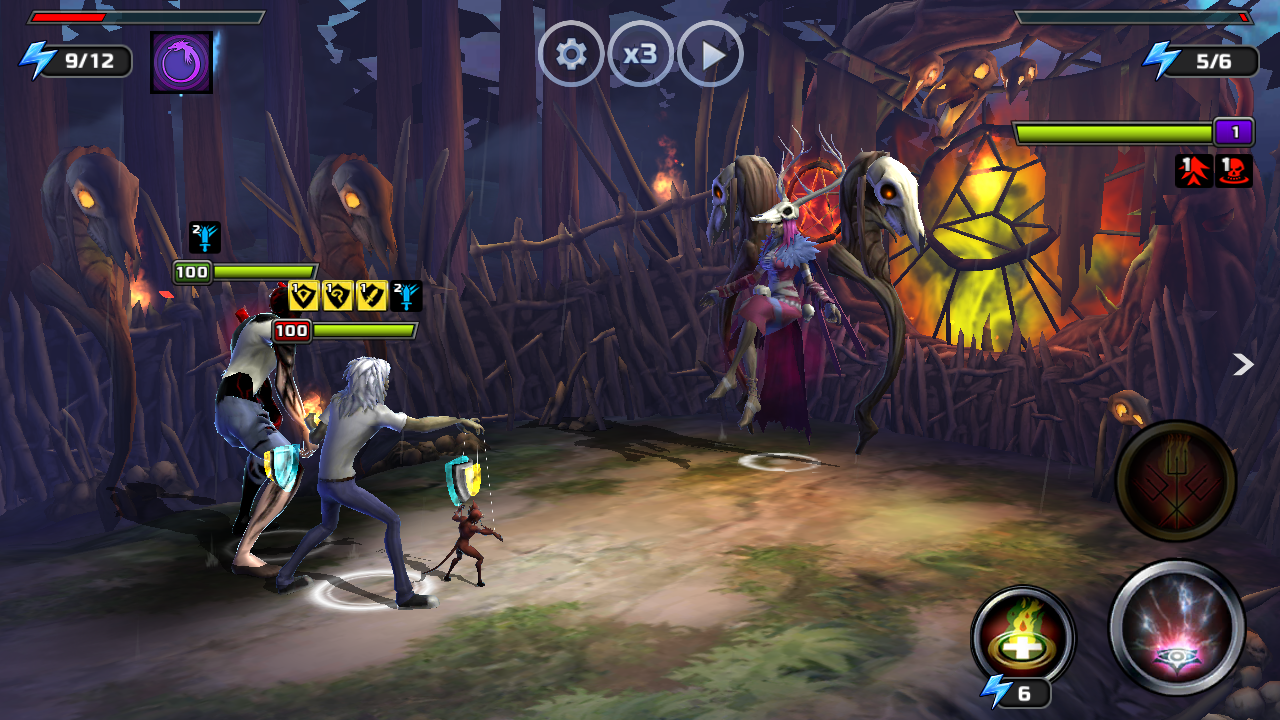Toggle the x3 battle speed
Image resolution: width=1280 pixels, height=720 pixels.
pos(640,54)
